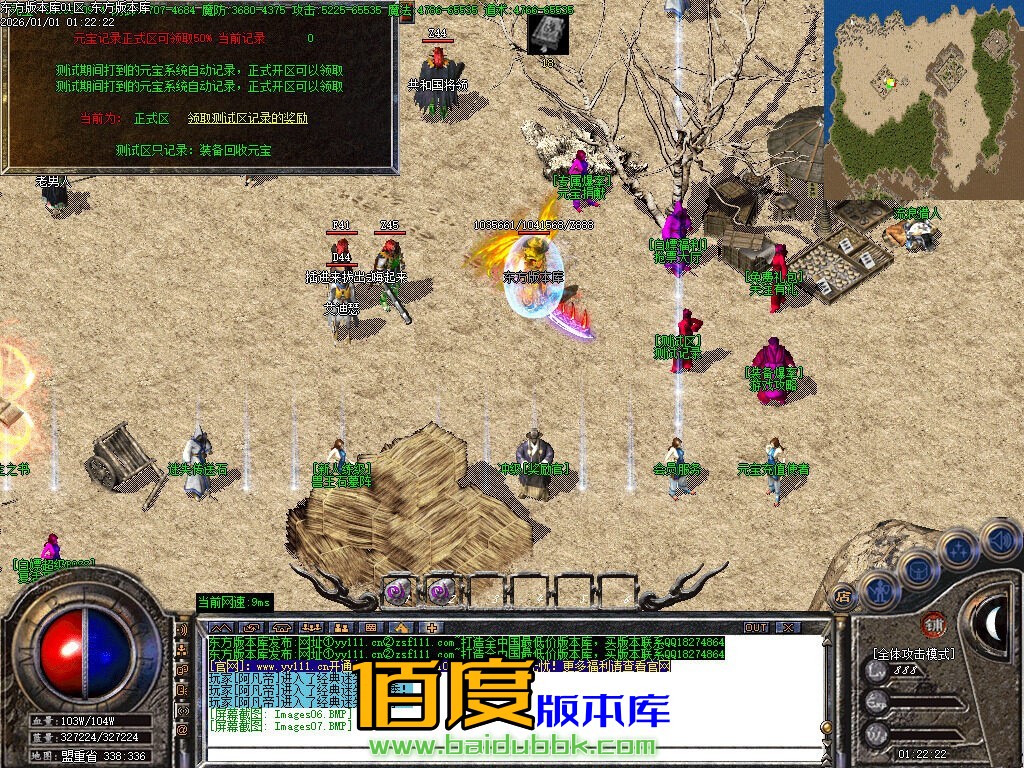The height and width of the screenshot is (768, 1024).
Task: Click the red 铺 stall button
Action: 933,624
